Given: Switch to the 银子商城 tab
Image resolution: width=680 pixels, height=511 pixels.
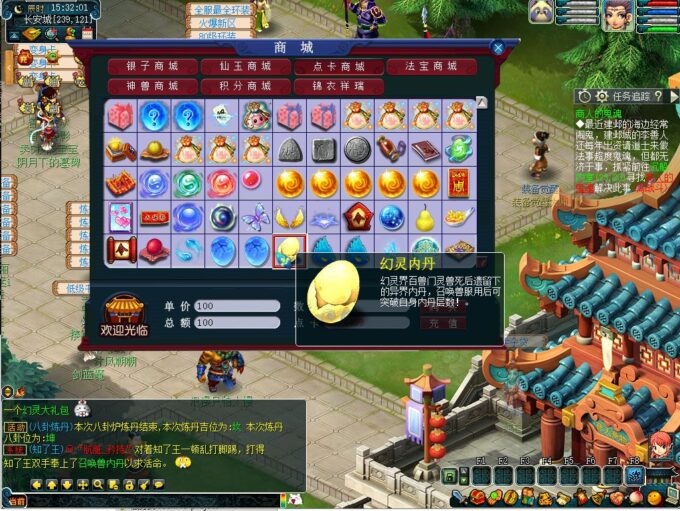Looking at the screenshot, I should 152,67.
